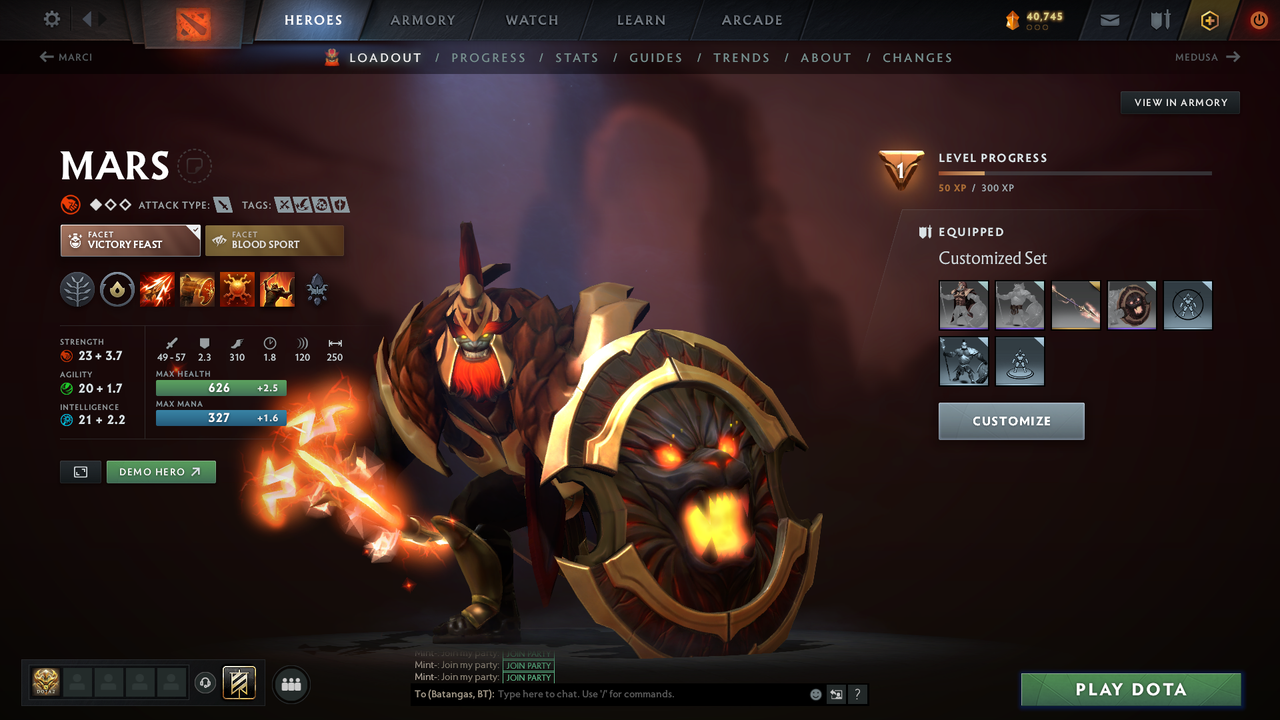This screenshot has height=720, width=1280.
Task: Select the Mars weapon thumbnail in Equipped set
Action: [x=1075, y=305]
